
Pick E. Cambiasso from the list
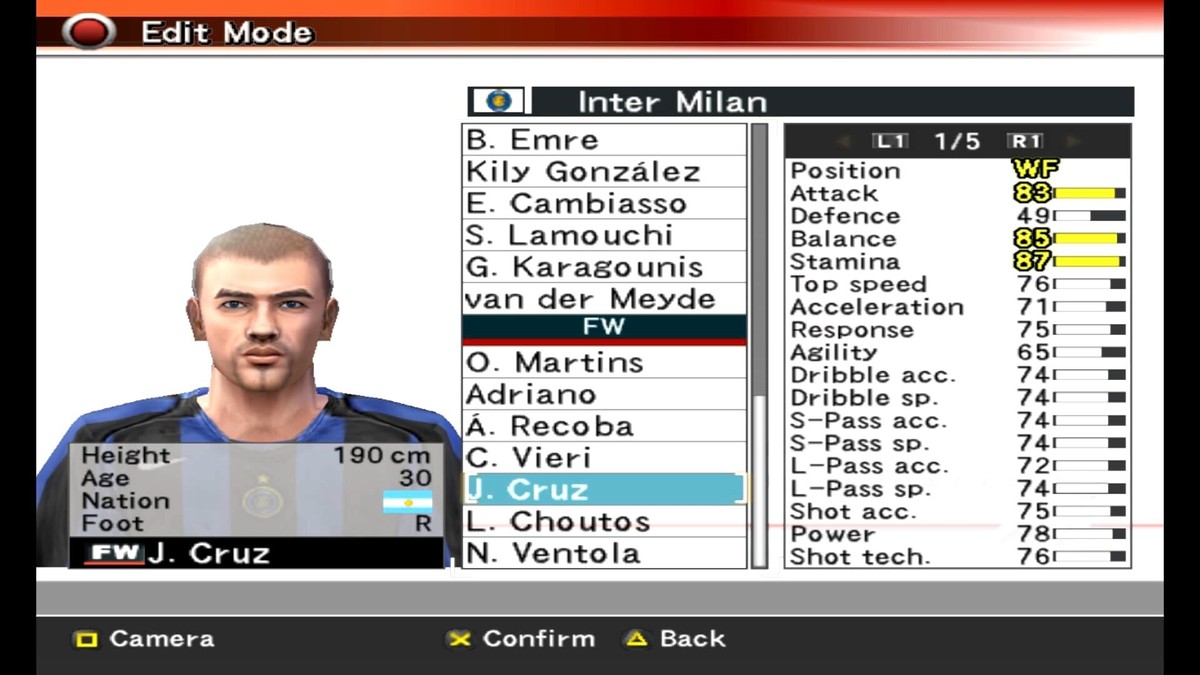[604, 204]
